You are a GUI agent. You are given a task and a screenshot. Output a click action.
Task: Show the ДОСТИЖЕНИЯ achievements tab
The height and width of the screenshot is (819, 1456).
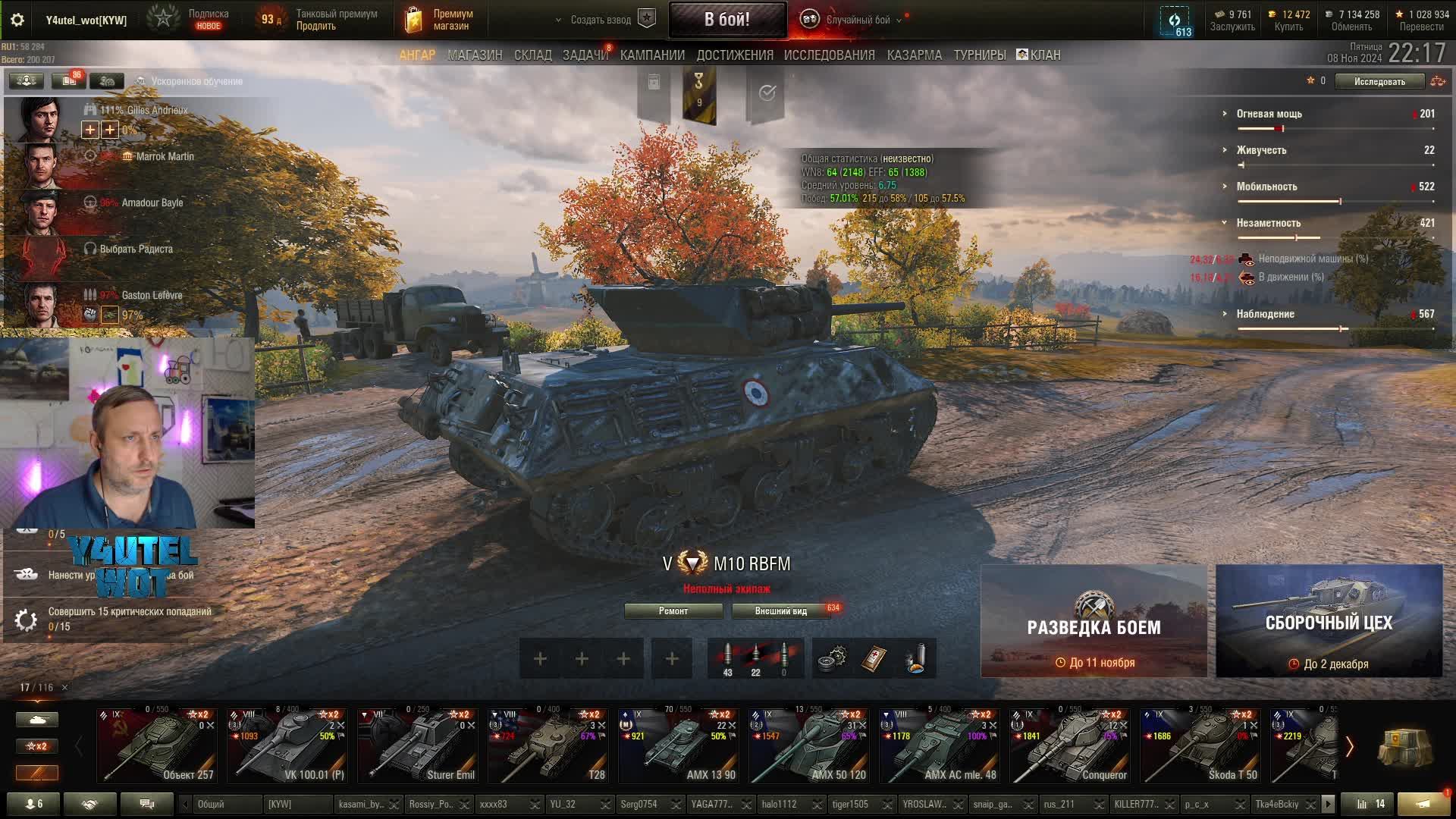pyautogui.click(x=734, y=55)
